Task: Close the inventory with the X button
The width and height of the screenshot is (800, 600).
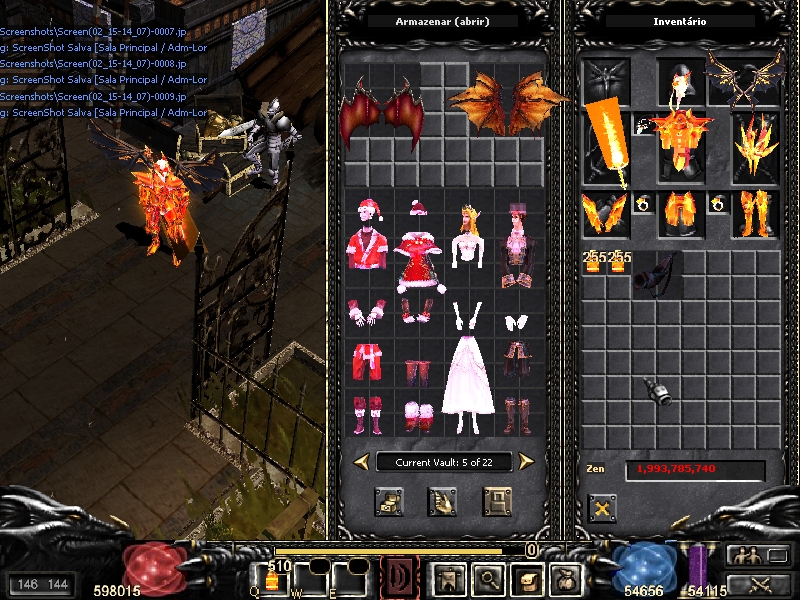Action: [x=602, y=508]
